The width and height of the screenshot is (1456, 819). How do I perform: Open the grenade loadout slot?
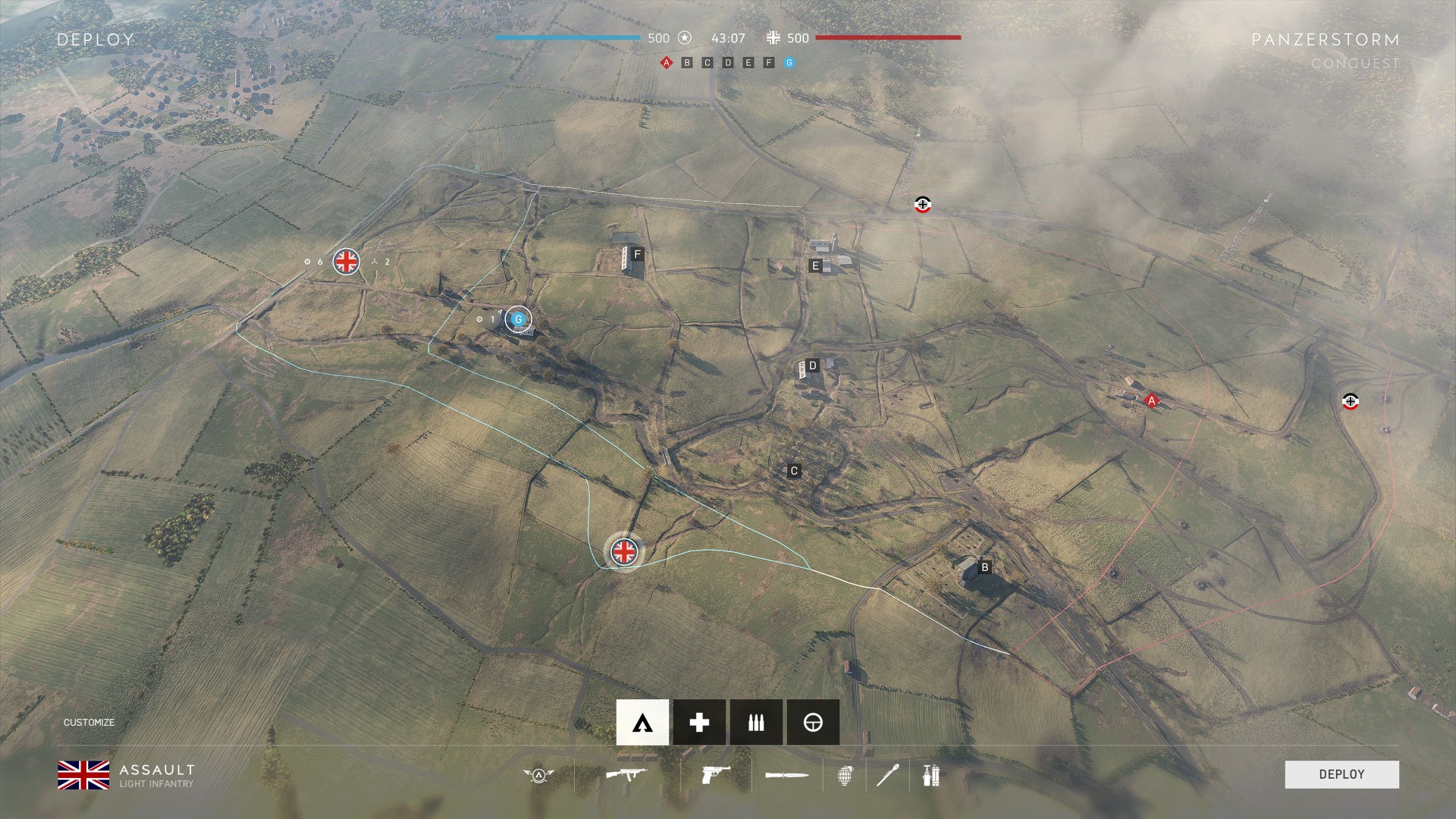click(847, 775)
